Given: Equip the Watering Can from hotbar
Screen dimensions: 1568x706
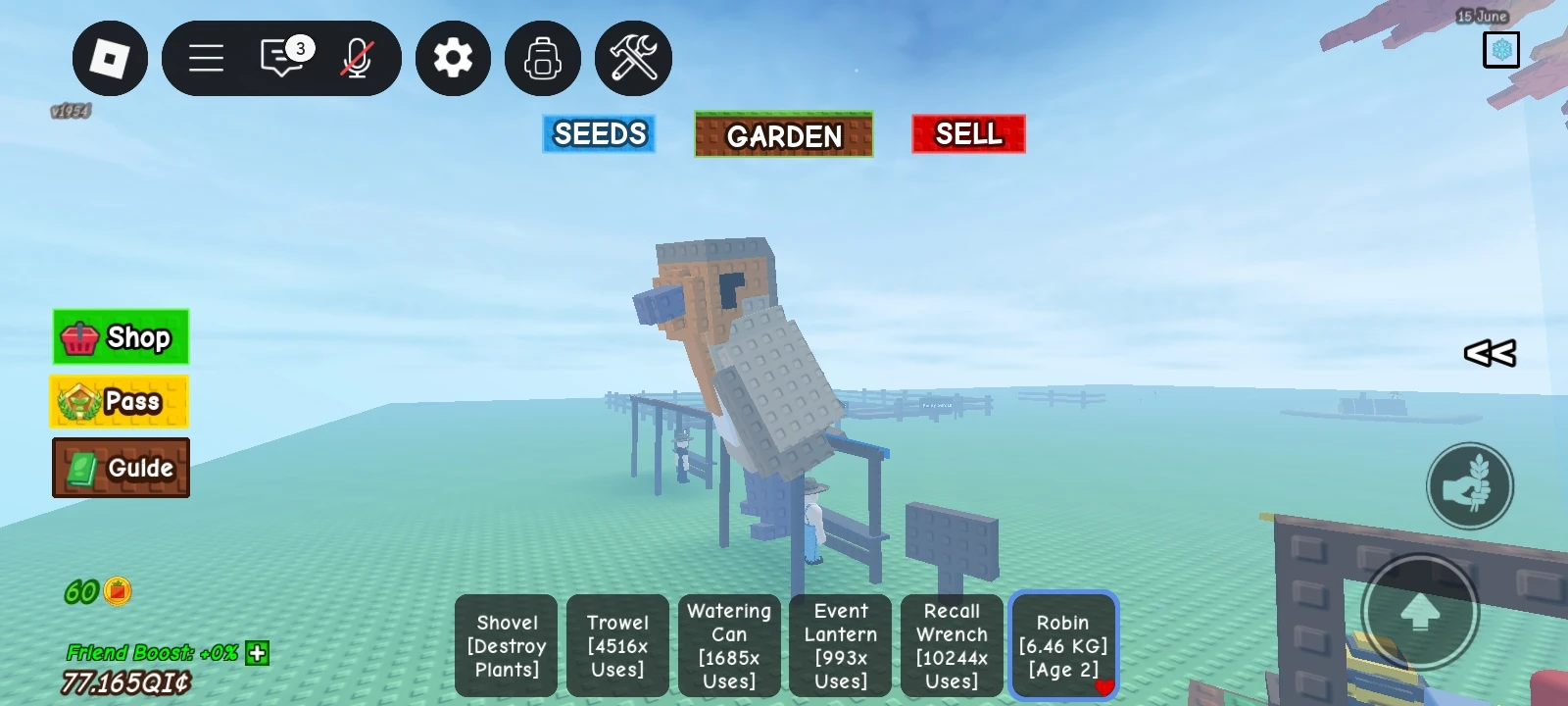Looking at the screenshot, I should pyautogui.click(x=729, y=646).
